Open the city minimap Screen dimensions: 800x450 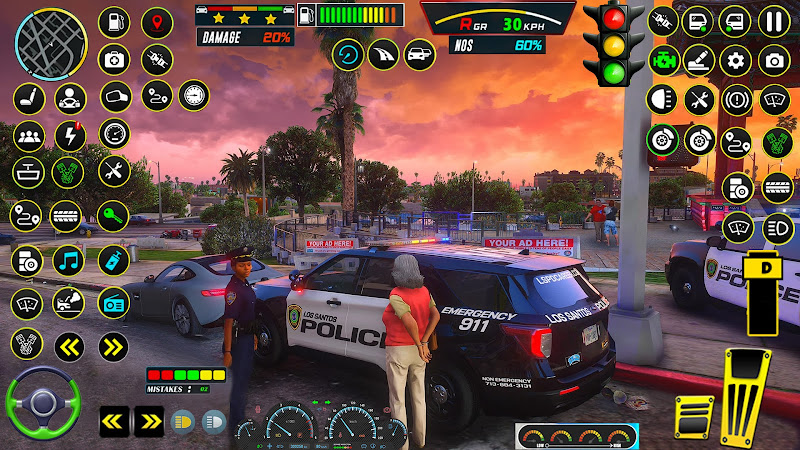point(50,38)
